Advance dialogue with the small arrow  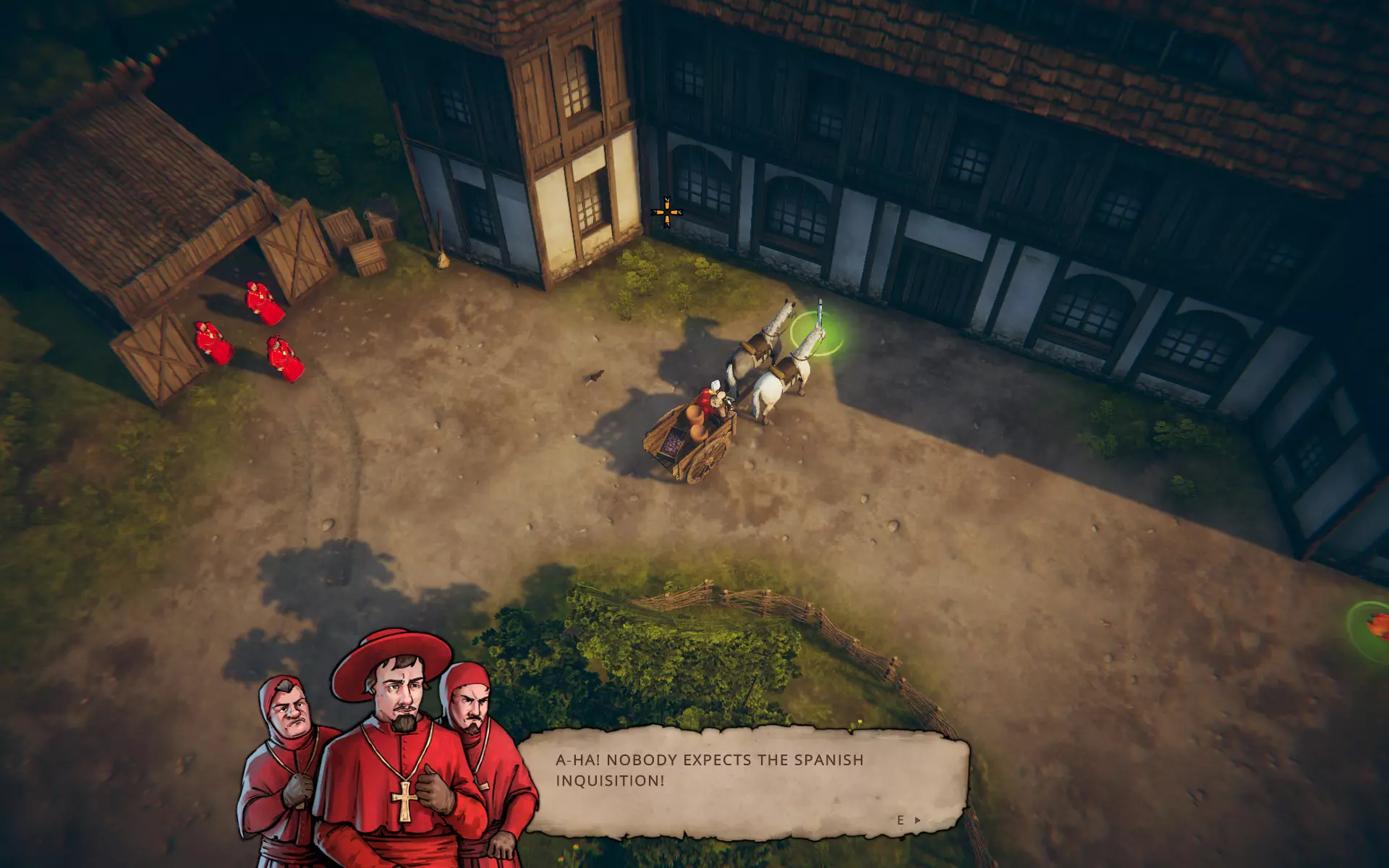(917, 820)
